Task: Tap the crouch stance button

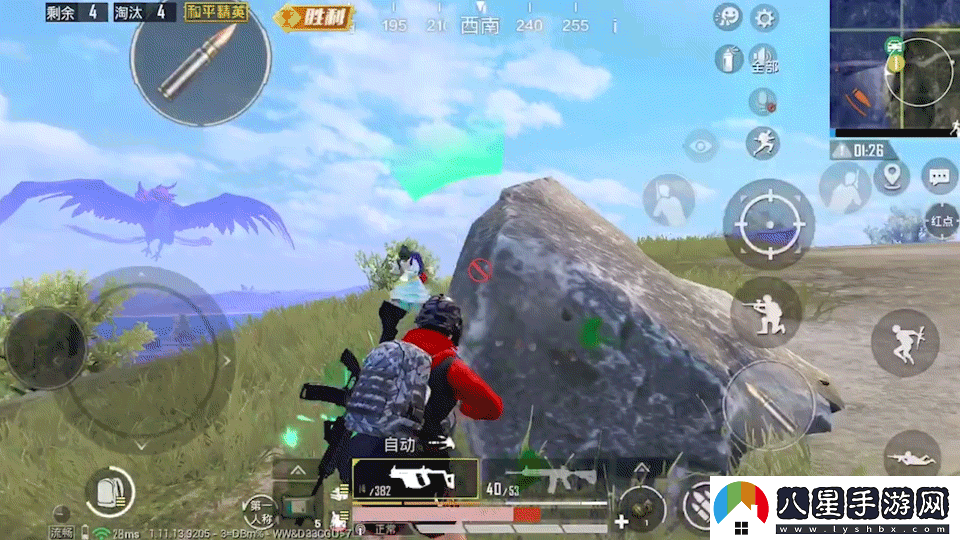Action: coord(766,311)
